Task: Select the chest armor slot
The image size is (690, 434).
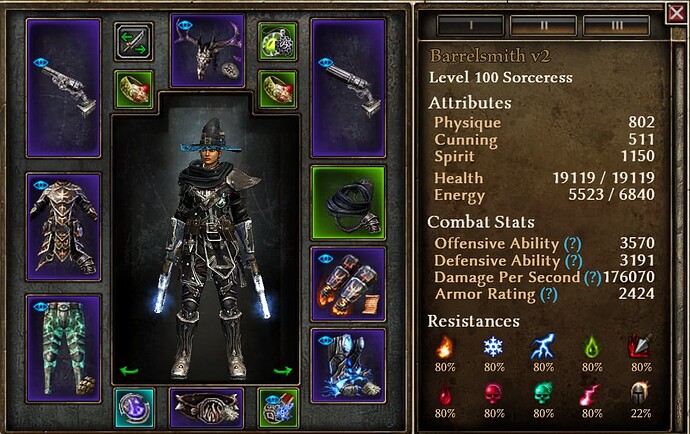Action: [x=63, y=227]
